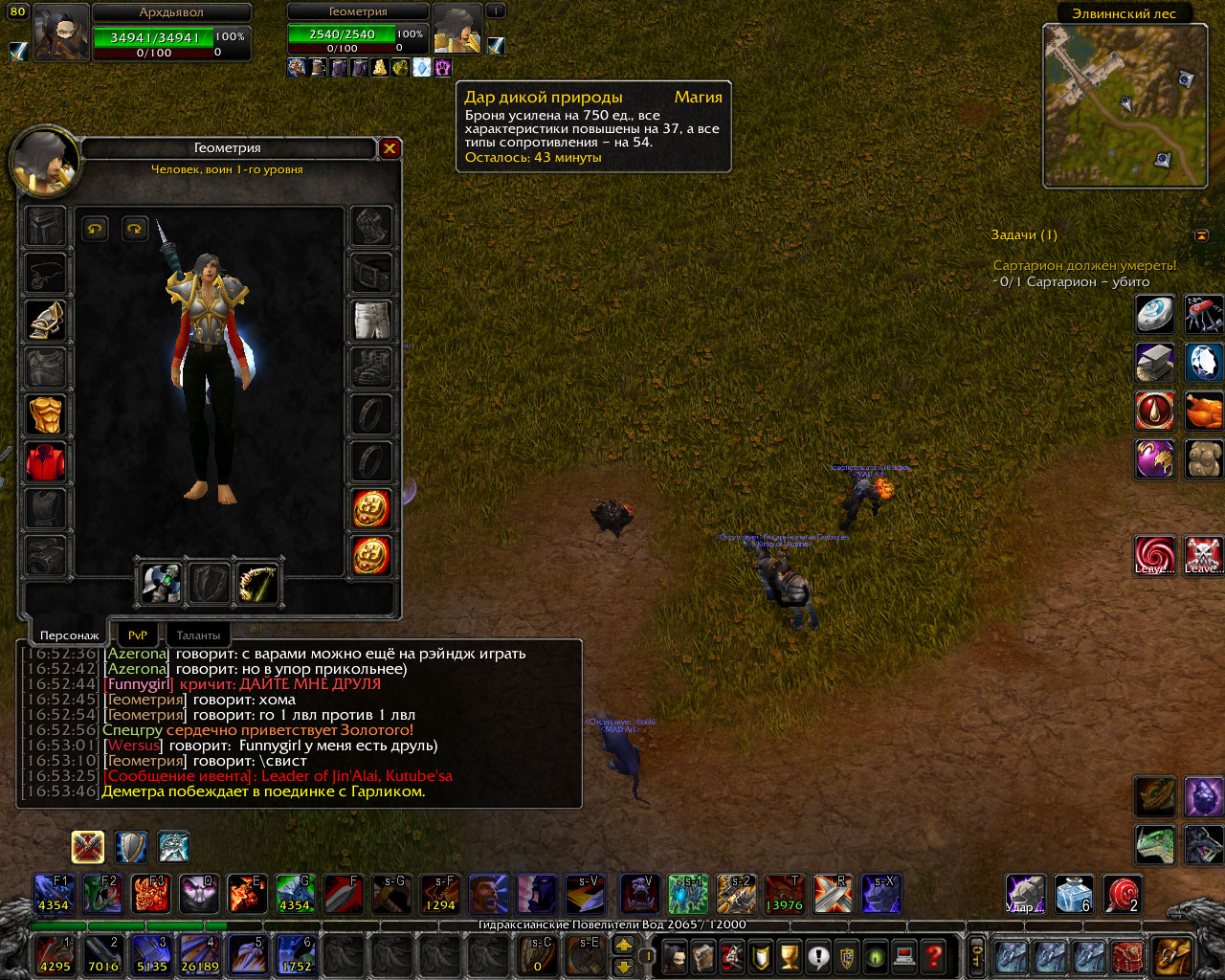Screen dimensions: 1225x980
Task: Select the Персонаж tab
Action: (69, 635)
